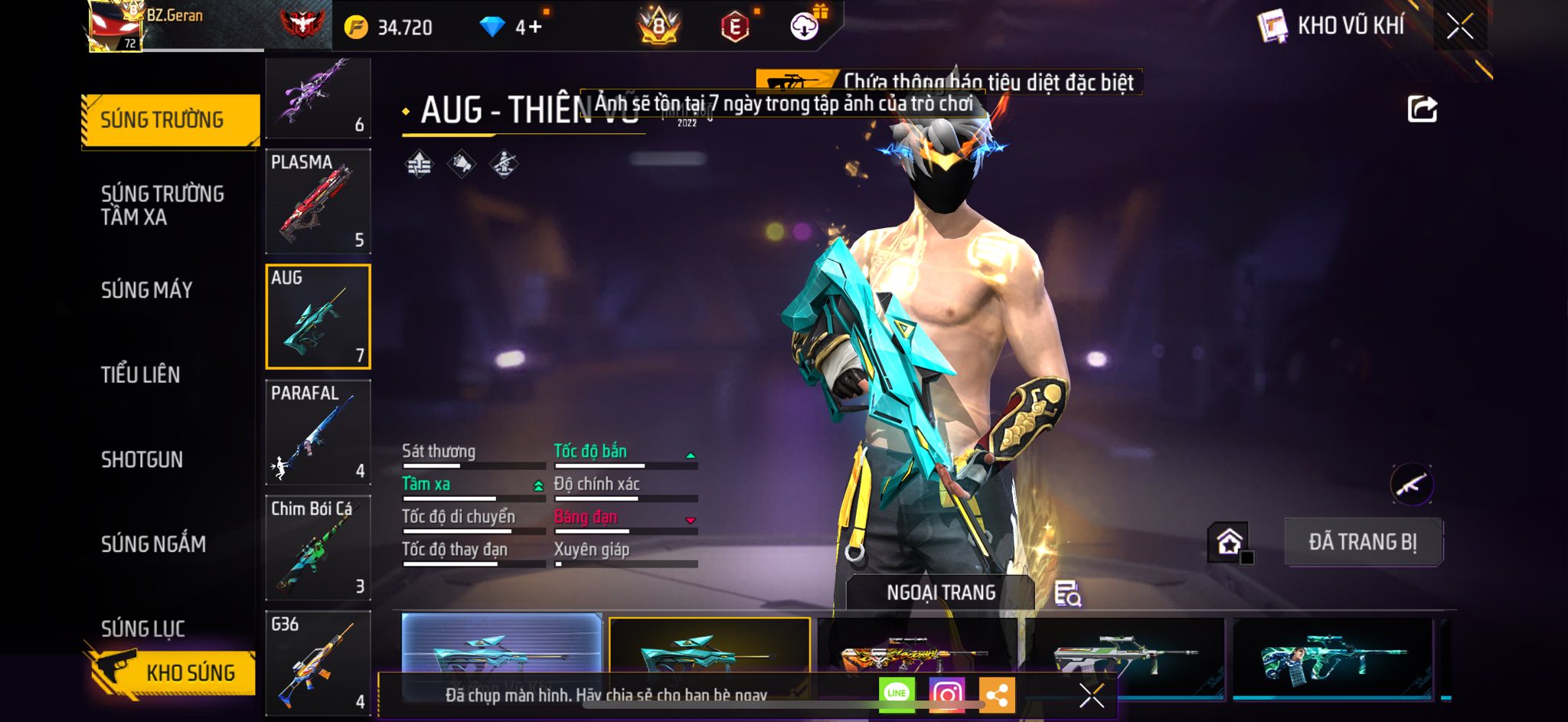This screenshot has height=722, width=1568.
Task: Click the ĐÃ TRANG BỊ button
Action: point(1363,542)
